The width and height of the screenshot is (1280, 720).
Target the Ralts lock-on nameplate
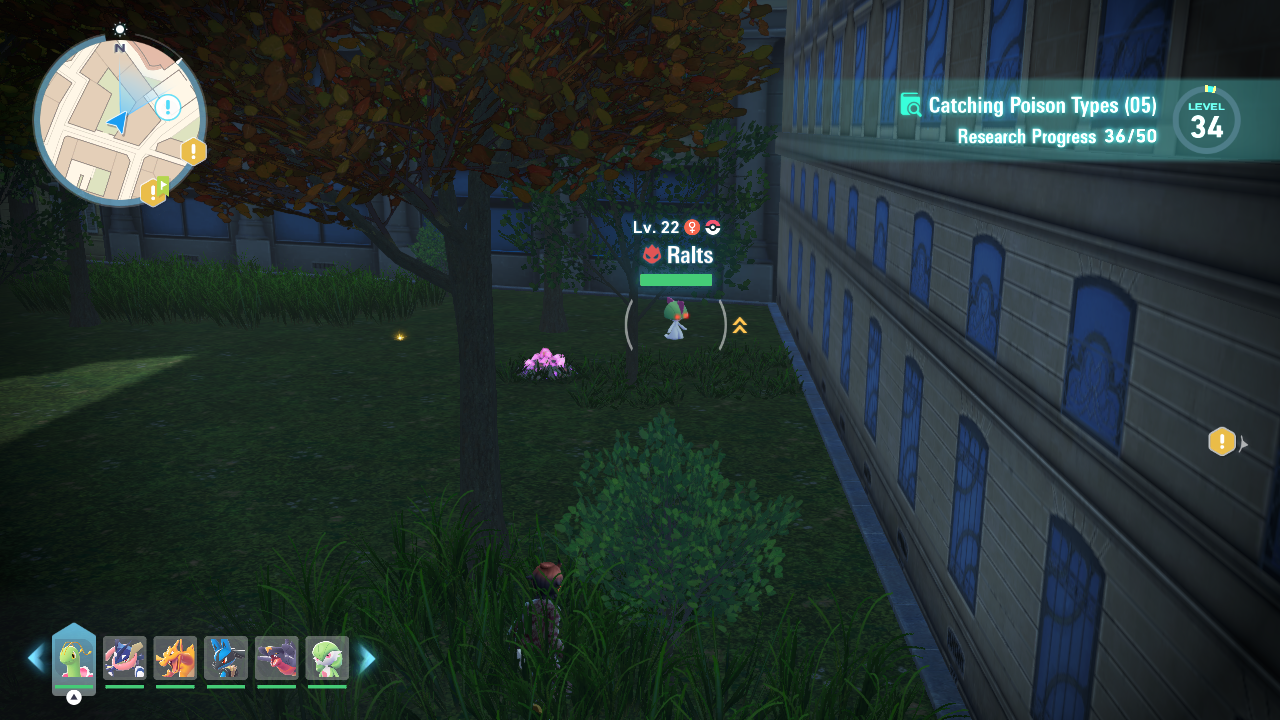click(x=677, y=255)
